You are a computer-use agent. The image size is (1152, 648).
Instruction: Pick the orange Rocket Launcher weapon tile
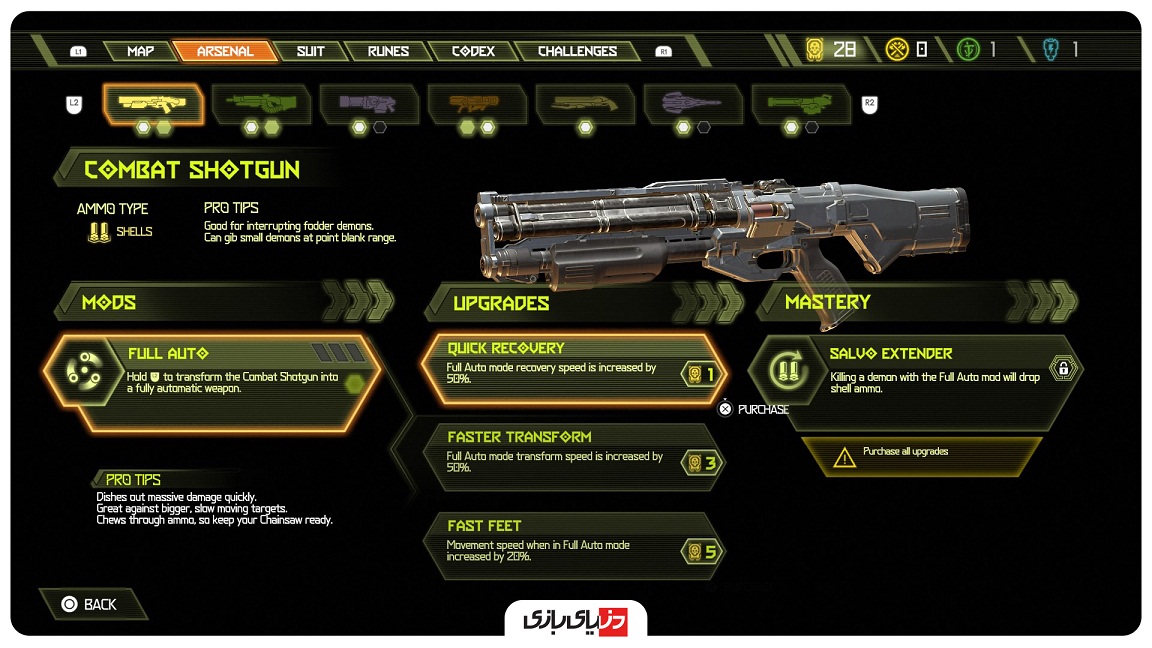(477, 103)
